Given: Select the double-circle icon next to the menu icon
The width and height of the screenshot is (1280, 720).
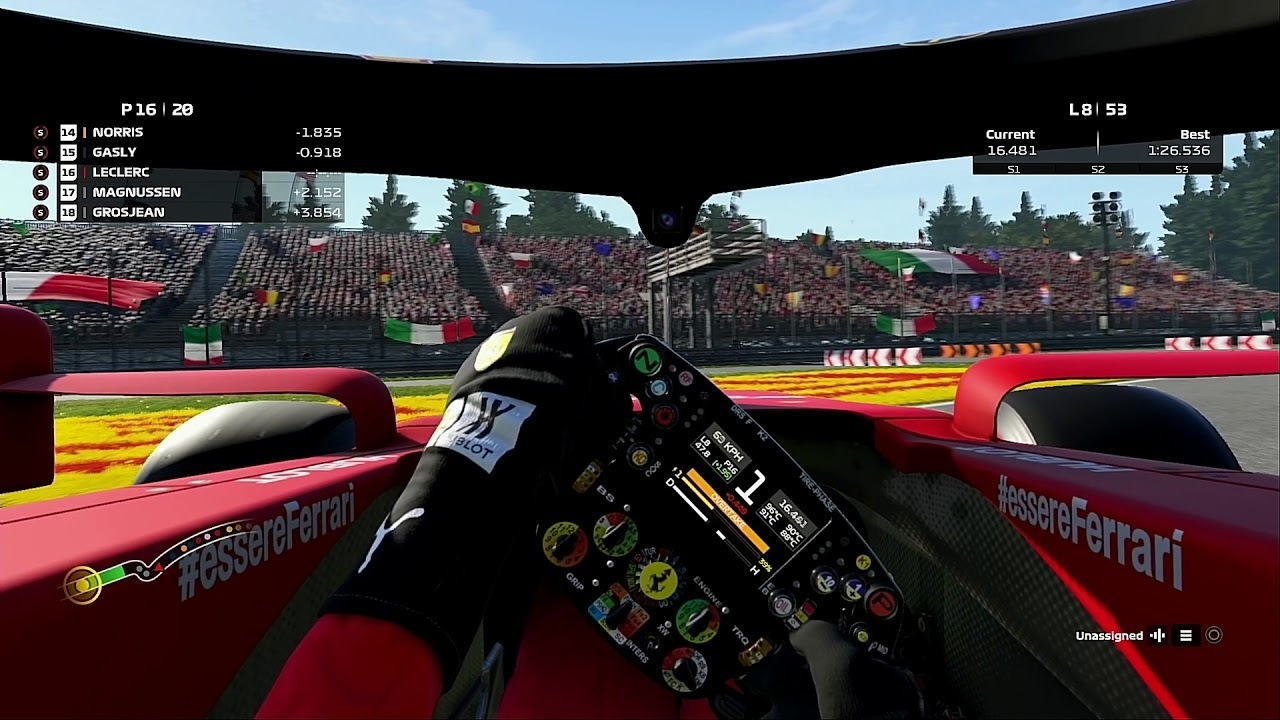Looking at the screenshot, I should (1214, 635).
